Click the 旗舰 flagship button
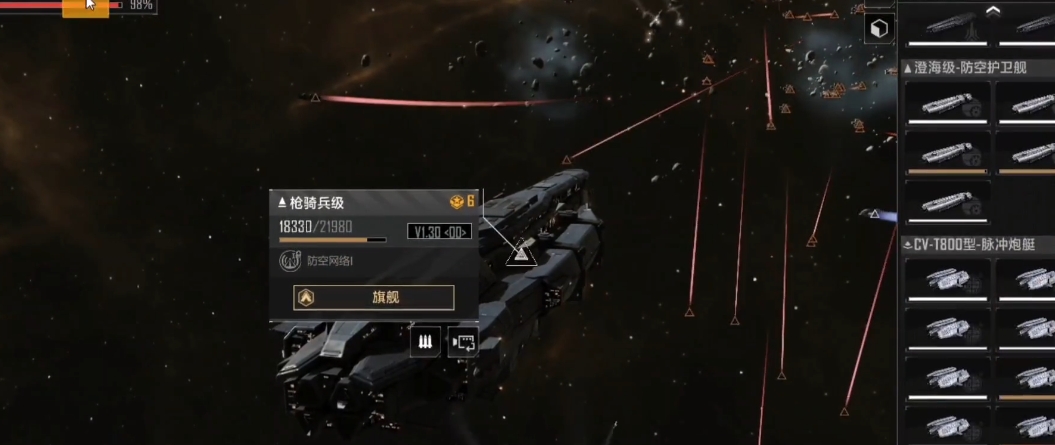 (x=373, y=297)
